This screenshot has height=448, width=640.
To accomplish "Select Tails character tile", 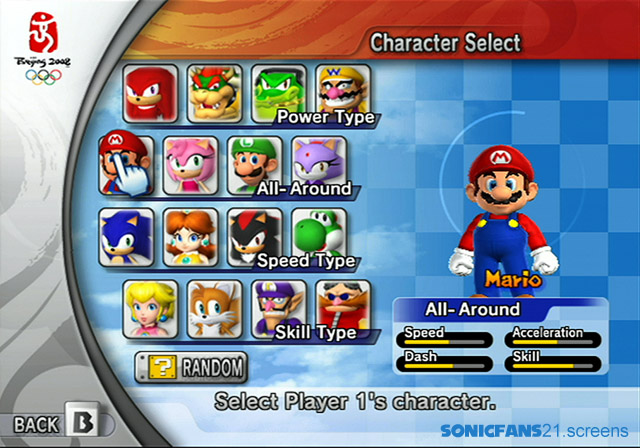I will pos(214,308).
